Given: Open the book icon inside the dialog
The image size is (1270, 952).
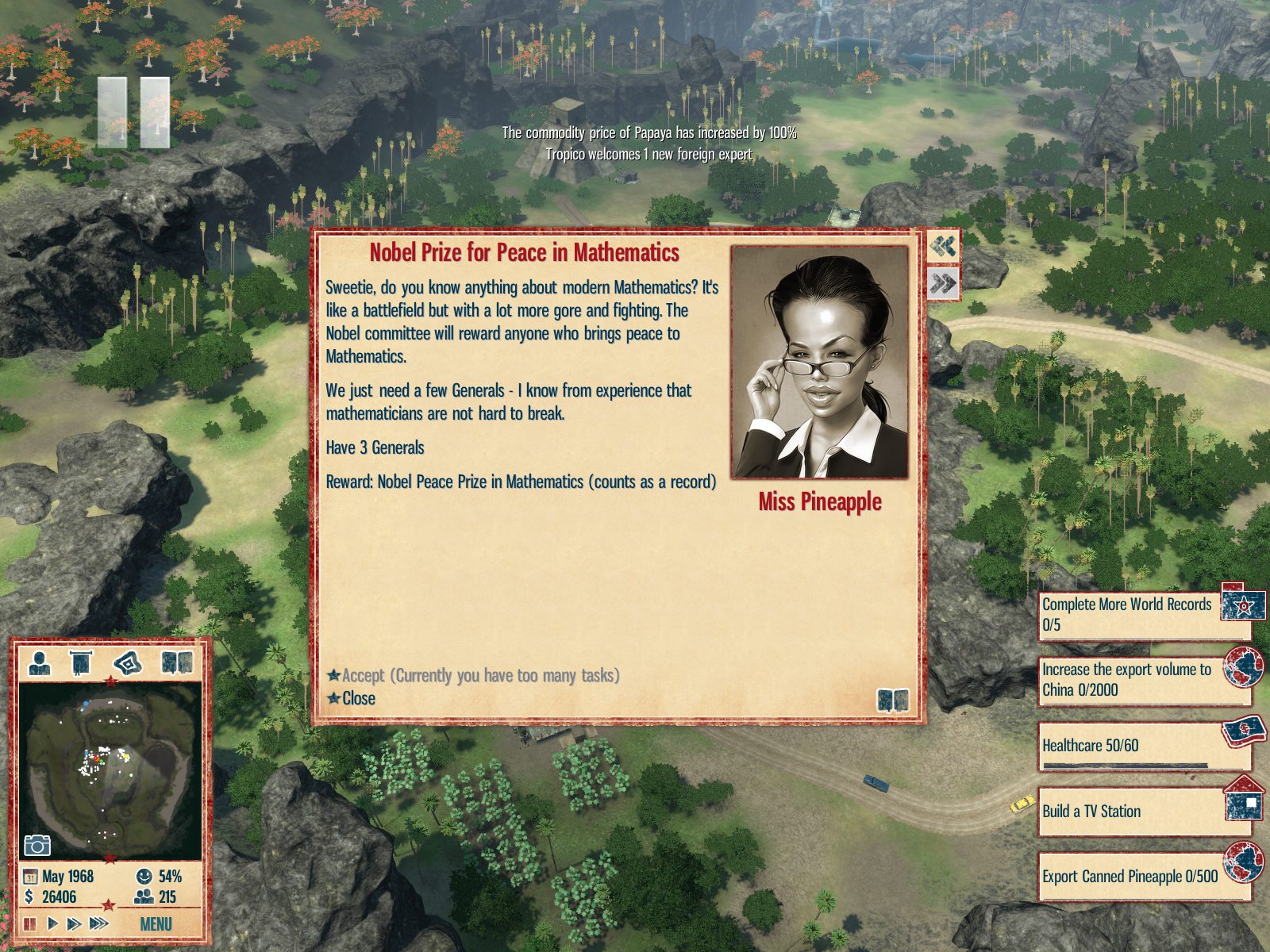Looking at the screenshot, I should coord(892,701).
